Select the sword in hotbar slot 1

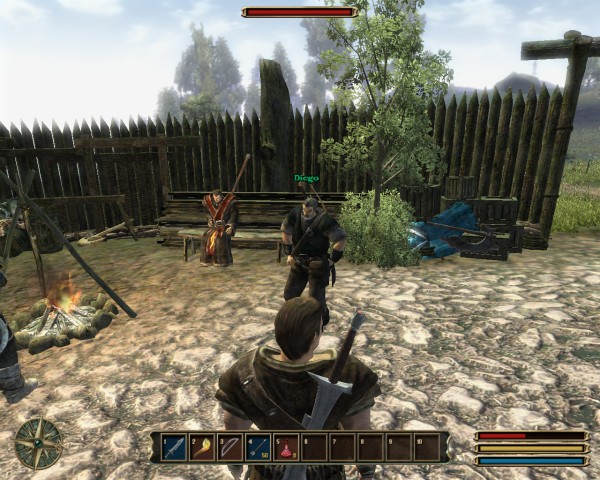point(174,447)
